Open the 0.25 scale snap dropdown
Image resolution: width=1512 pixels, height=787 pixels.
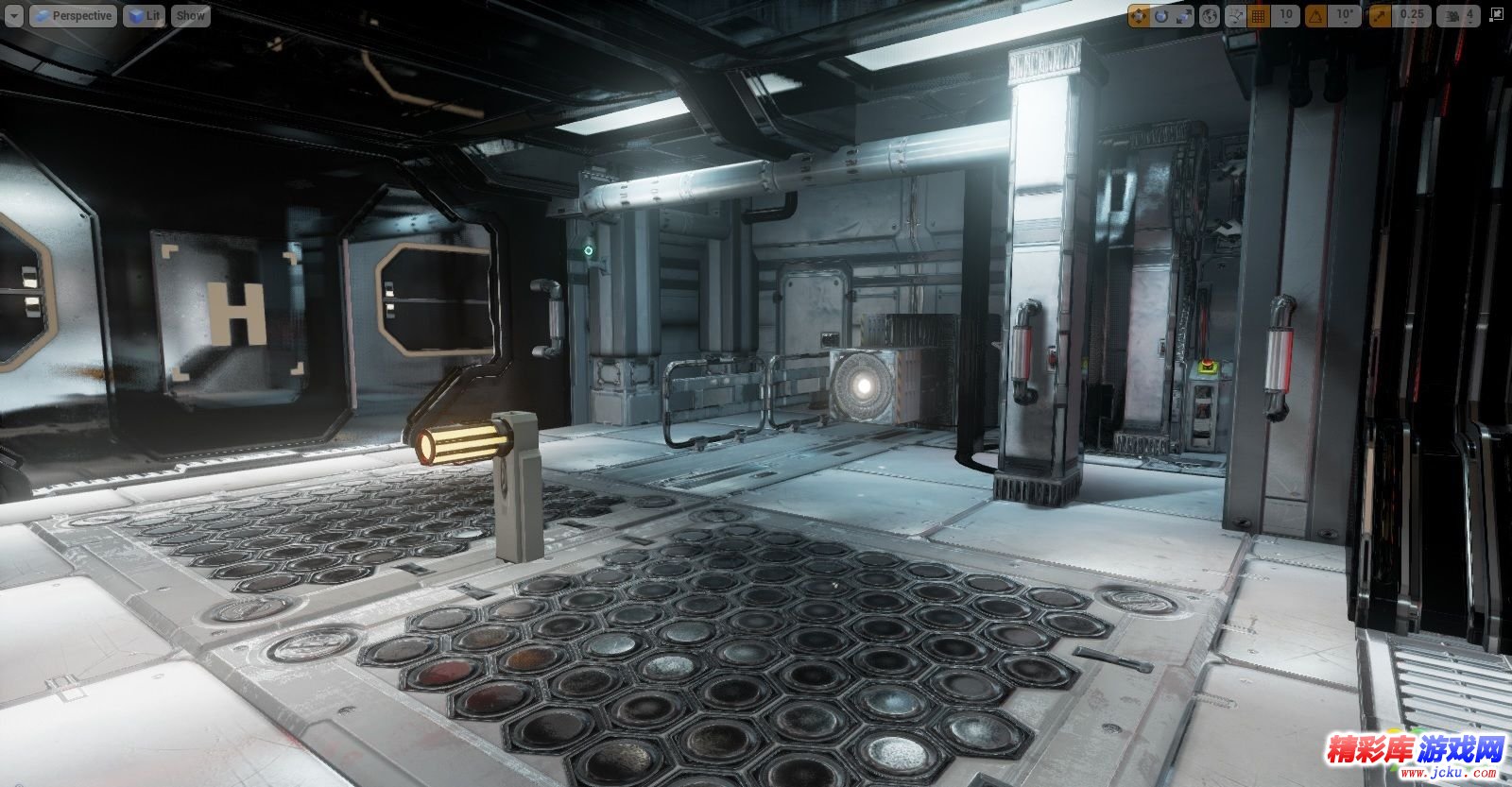[x=1412, y=16]
